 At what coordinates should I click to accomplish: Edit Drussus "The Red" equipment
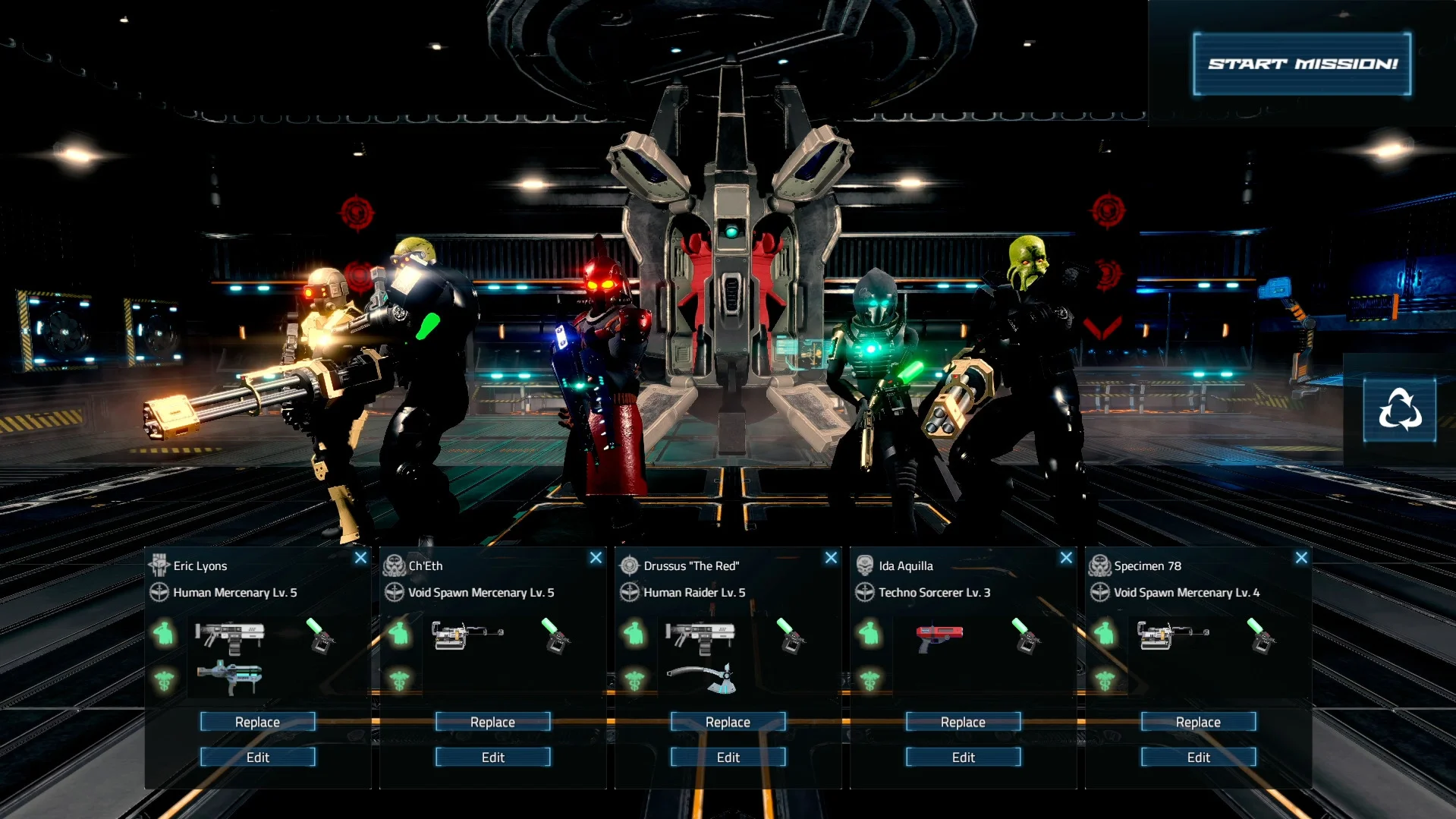(x=728, y=757)
